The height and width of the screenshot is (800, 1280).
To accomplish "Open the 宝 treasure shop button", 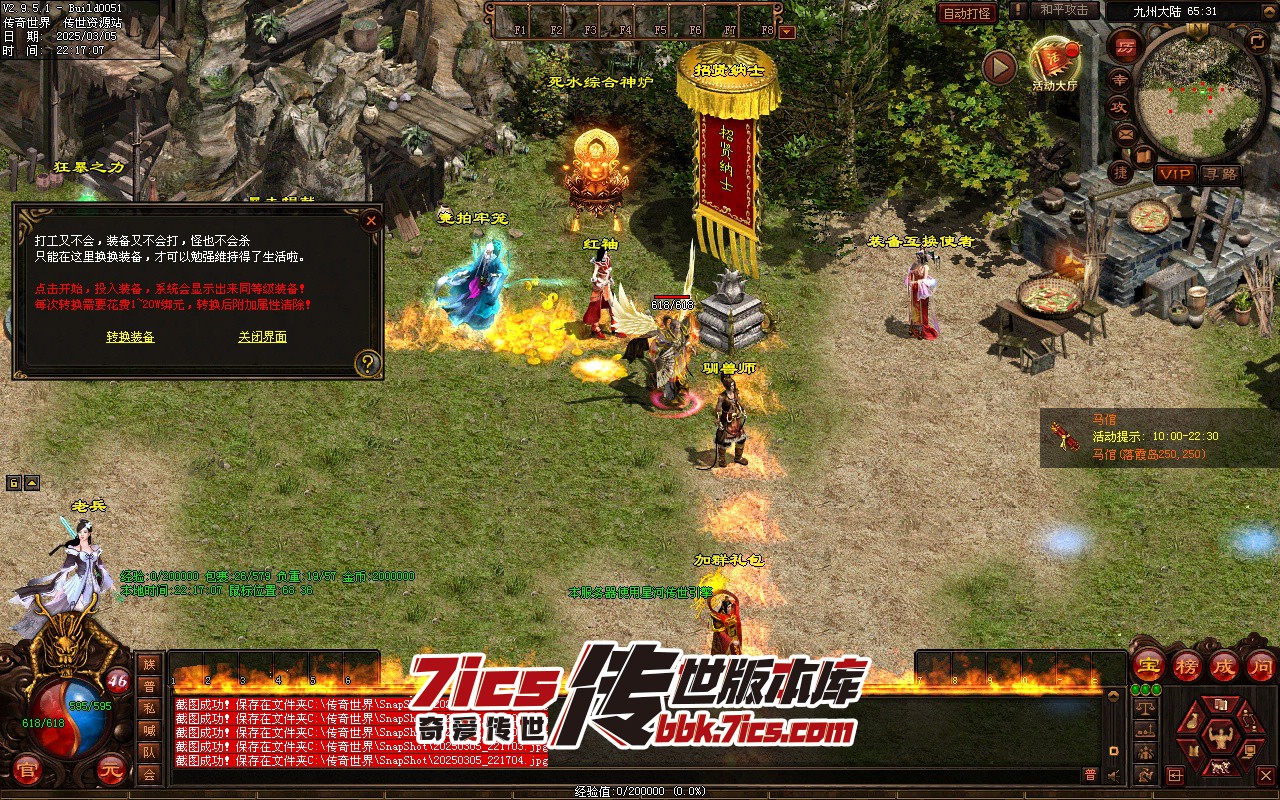I will [1148, 665].
